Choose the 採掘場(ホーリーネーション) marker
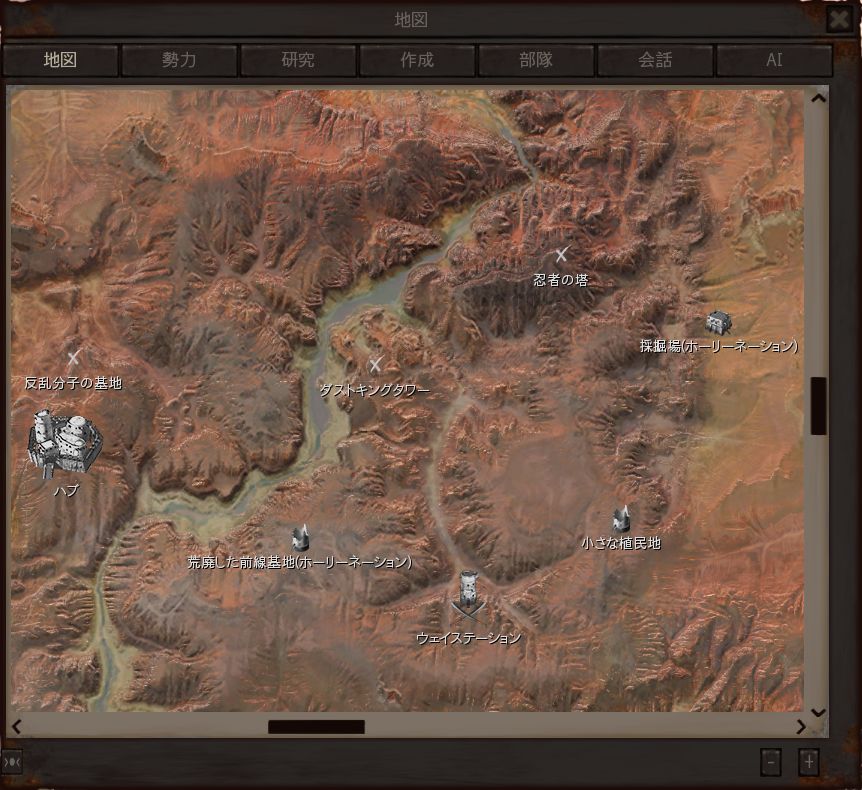Screen dimensions: 862x790 pyautogui.click(x=718, y=323)
